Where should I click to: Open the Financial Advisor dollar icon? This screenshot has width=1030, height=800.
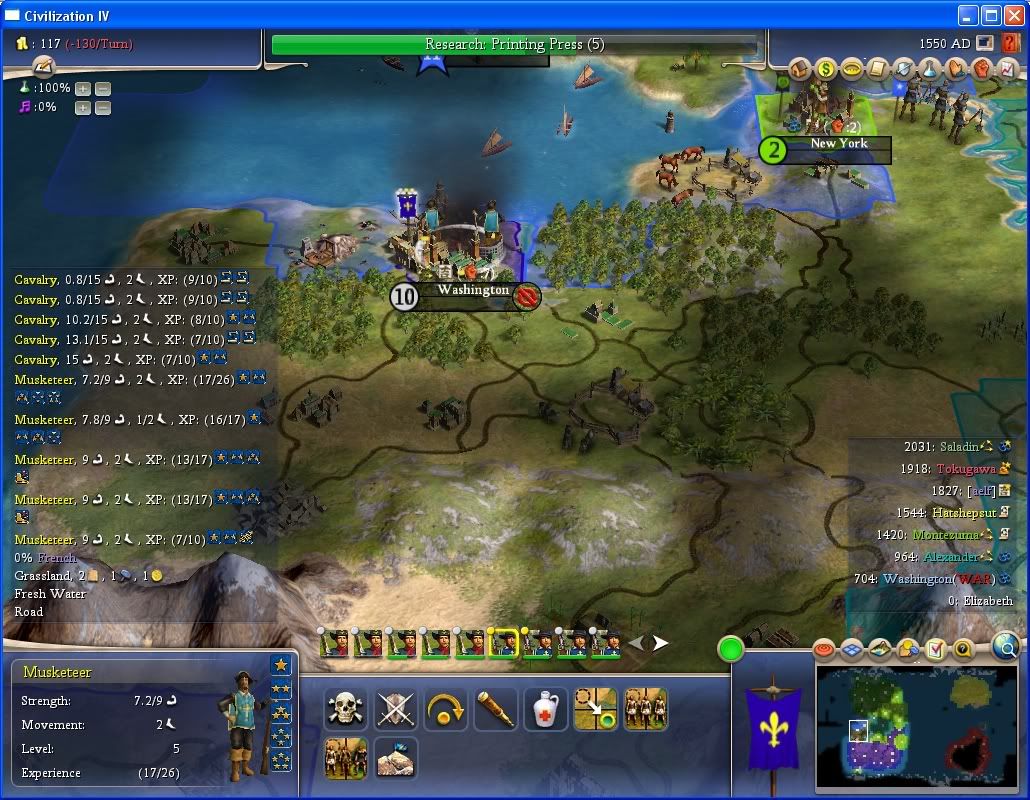point(826,69)
